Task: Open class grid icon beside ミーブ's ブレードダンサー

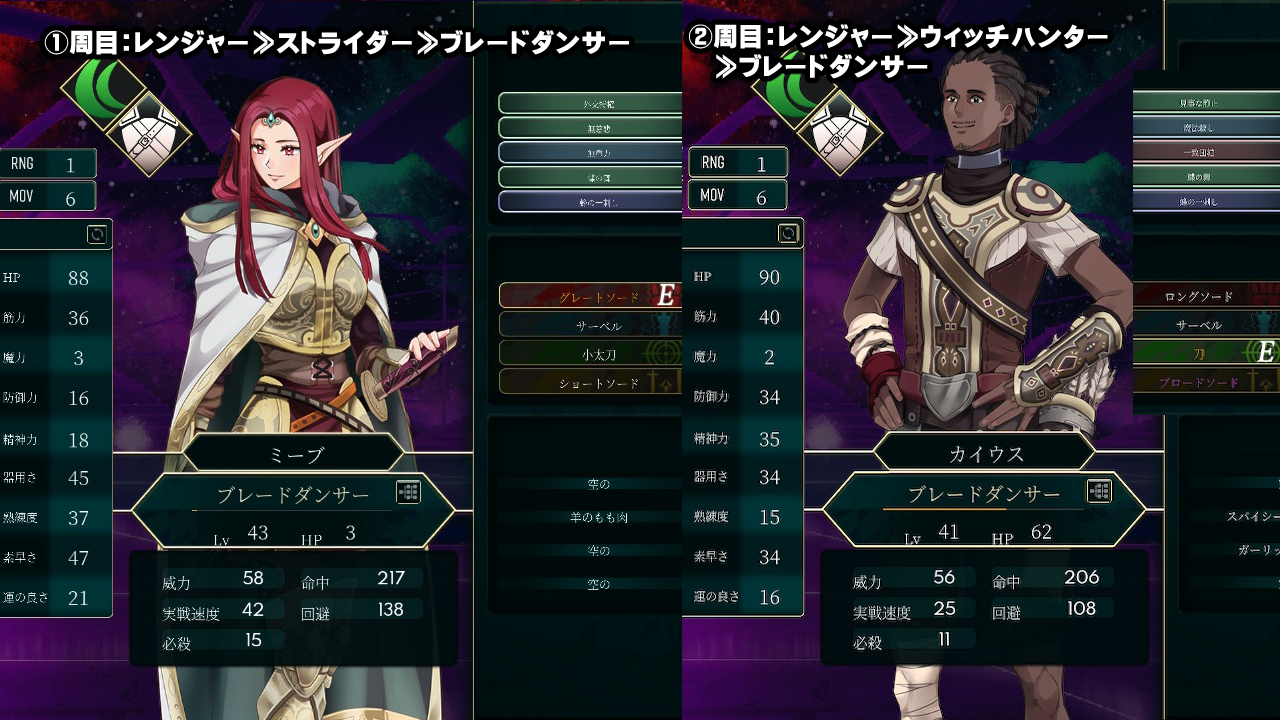Action: pyautogui.click(x=408, y=492)
